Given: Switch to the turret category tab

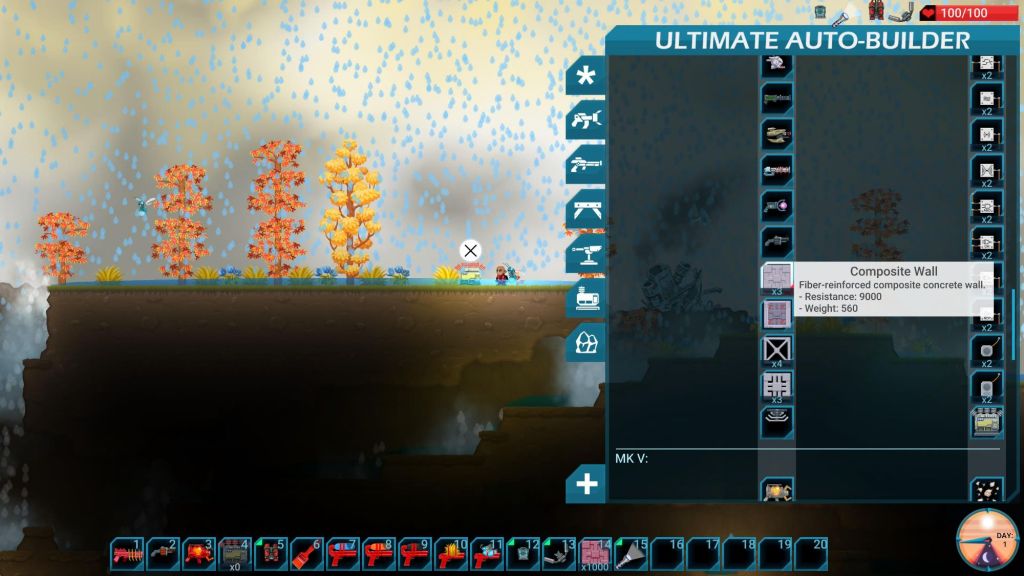Looking at the screenshot, I should coord(587,254).
